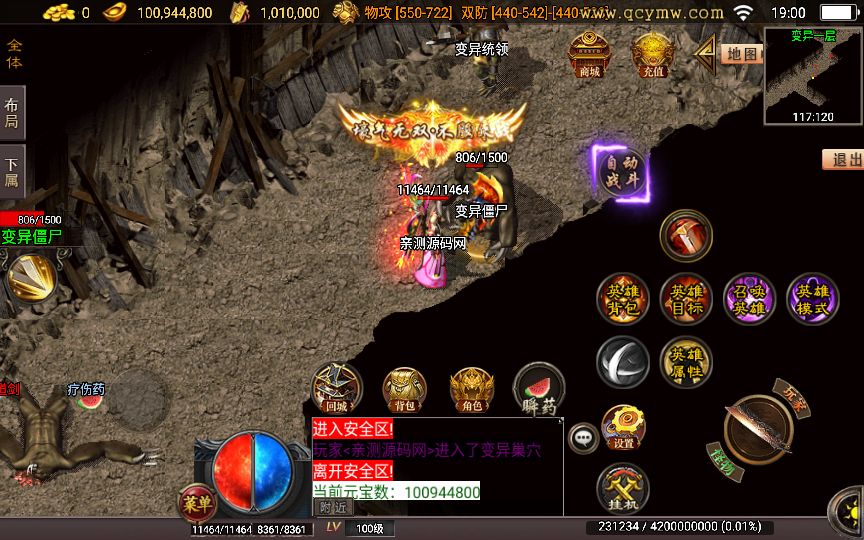The height and width of the screenshot is (540, 864).
Task: Use the 回城 return-to-town icon
Action: point(337,390)
